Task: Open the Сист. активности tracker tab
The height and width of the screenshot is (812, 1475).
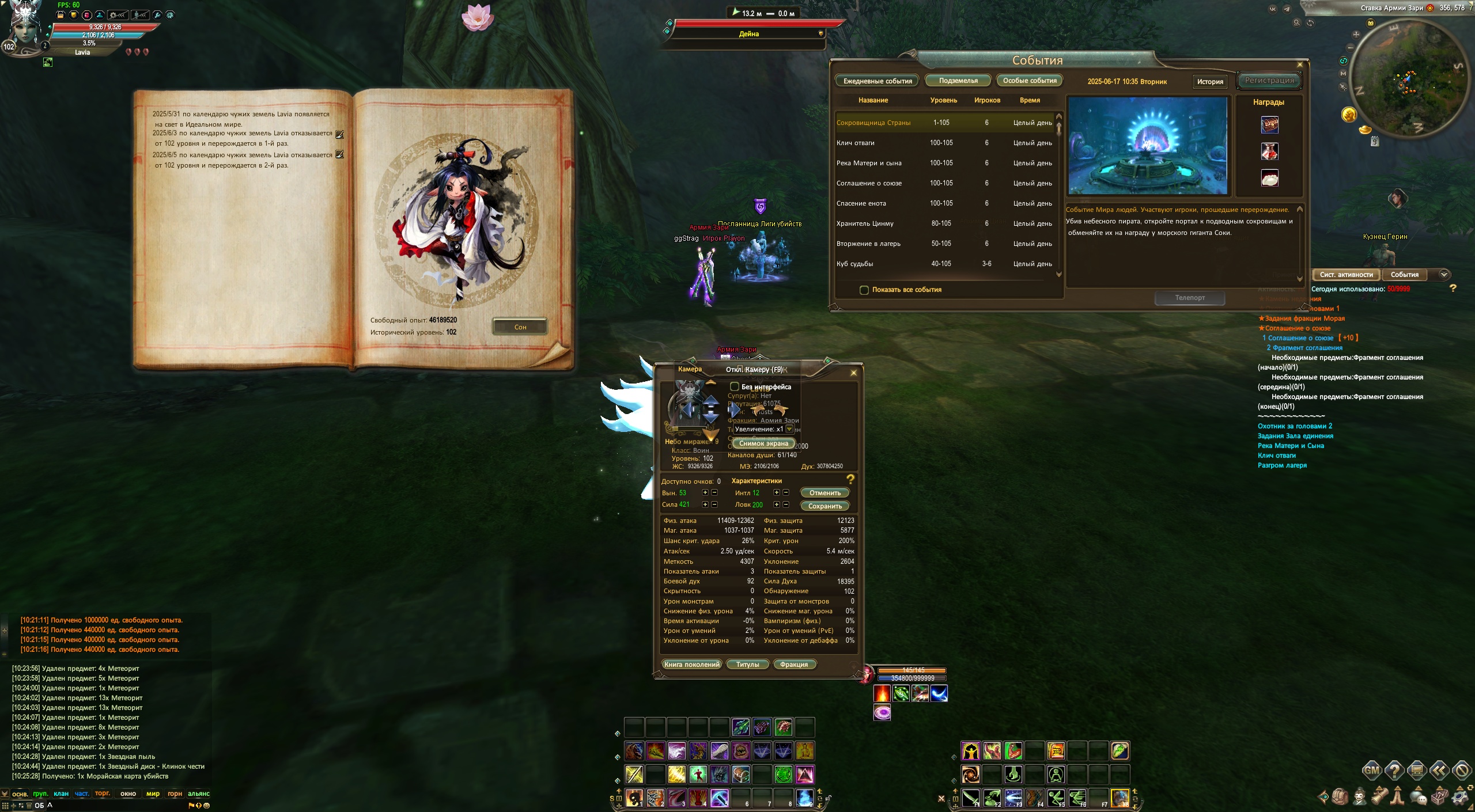Action: (1346, 275)
